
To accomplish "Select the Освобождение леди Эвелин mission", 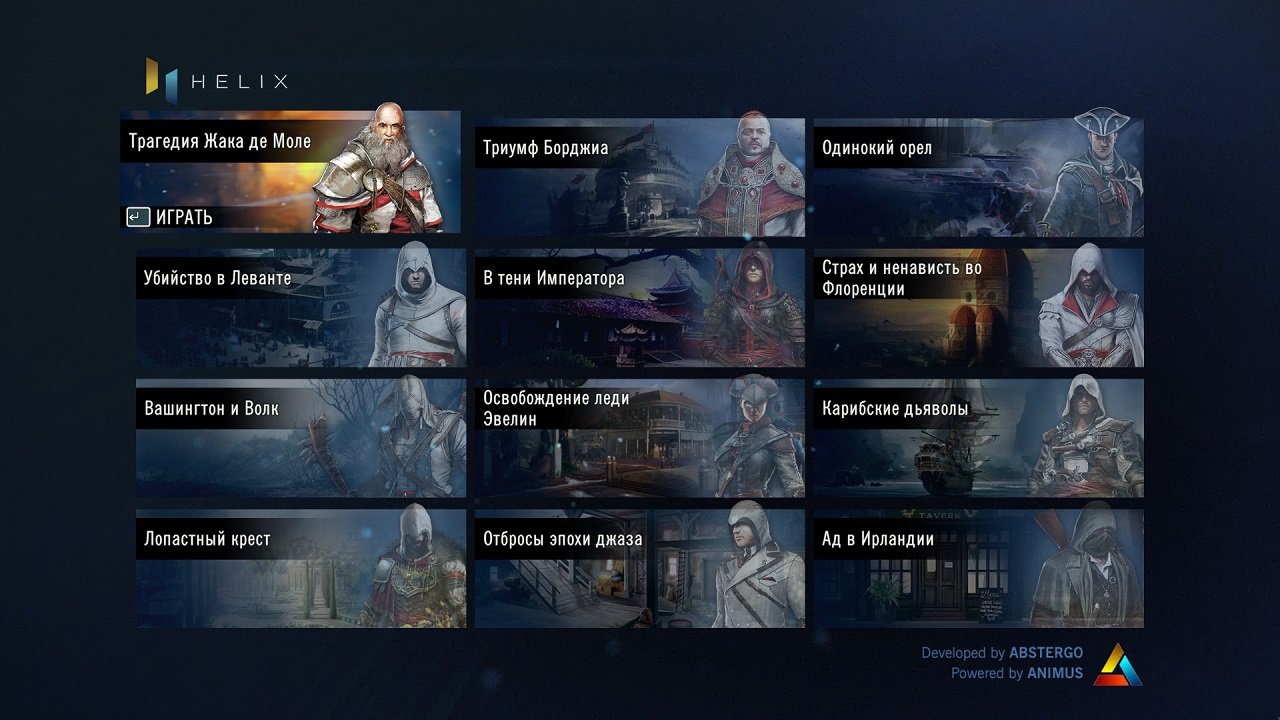I will tap(640, 438).
